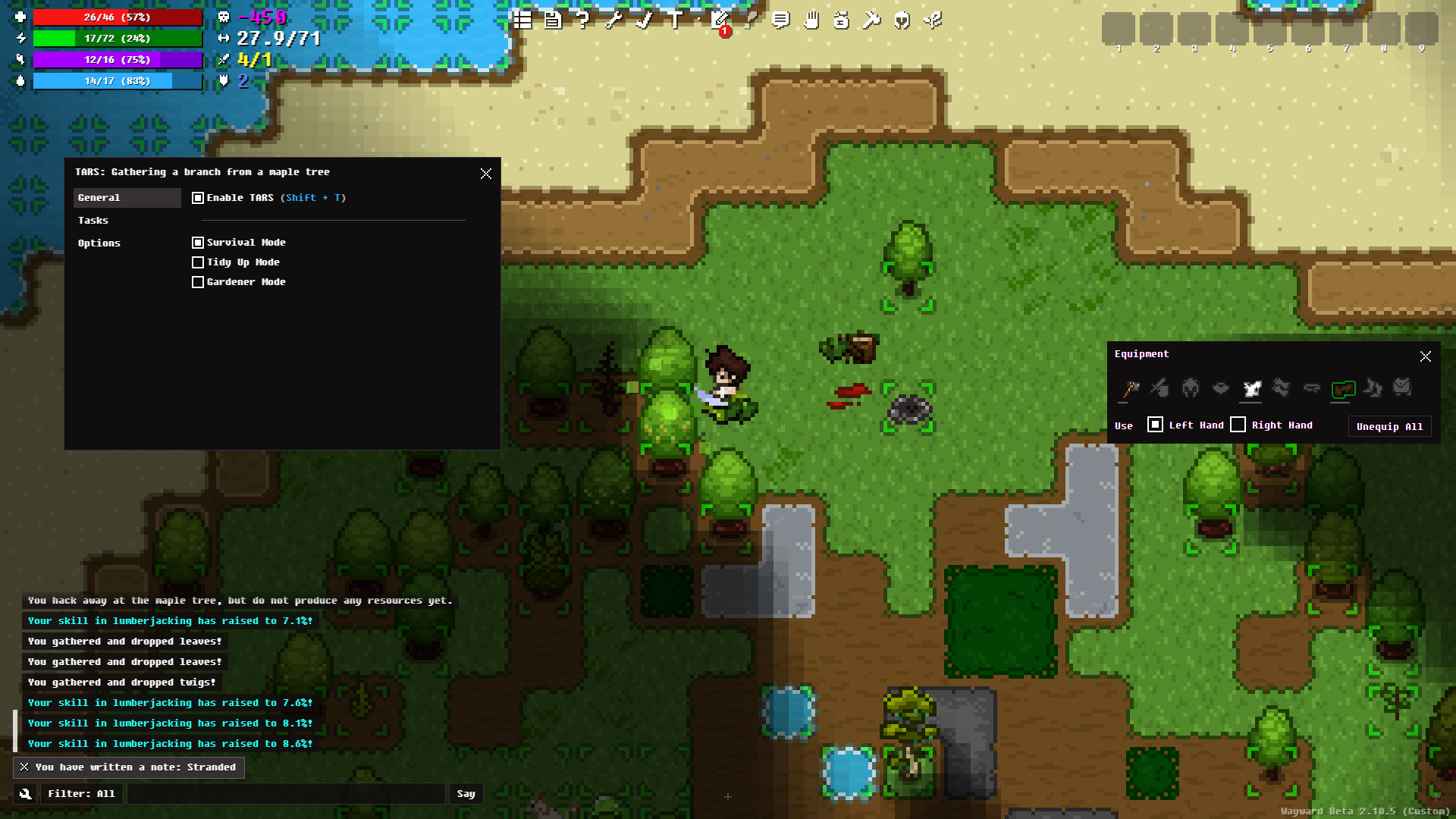Image resolution: width=1456 pixels, height=819 pixels.
Task: Toggle Left Hand use checkbox
Action: (x=1155, y=425)
